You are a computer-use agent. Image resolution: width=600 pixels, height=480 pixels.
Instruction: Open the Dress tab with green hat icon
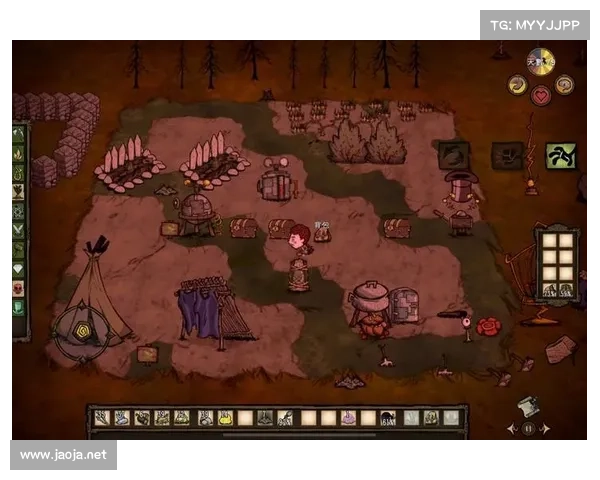click(x=17, y=307)
